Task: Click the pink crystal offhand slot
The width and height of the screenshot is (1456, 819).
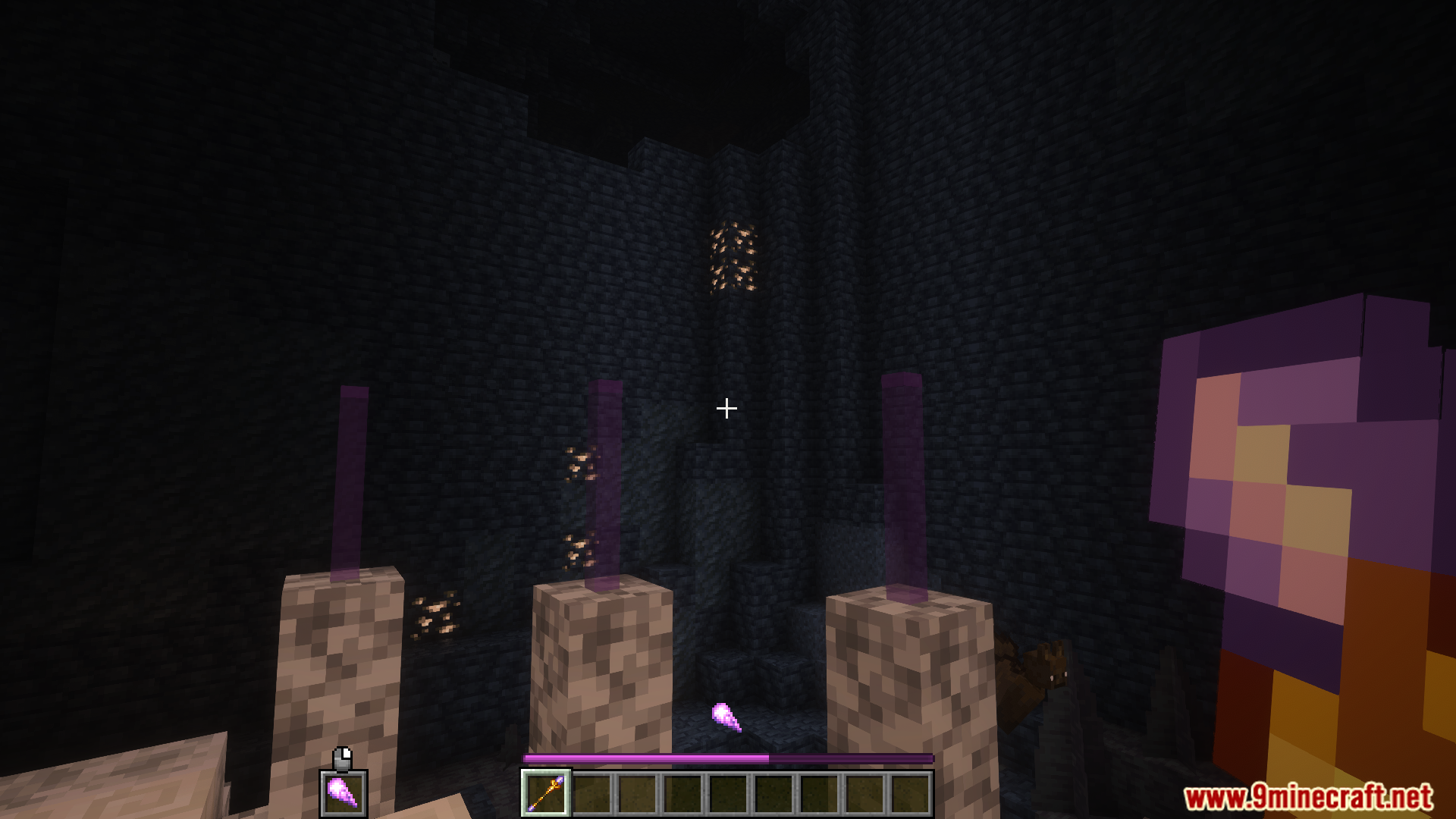Action: coord(343,793)
